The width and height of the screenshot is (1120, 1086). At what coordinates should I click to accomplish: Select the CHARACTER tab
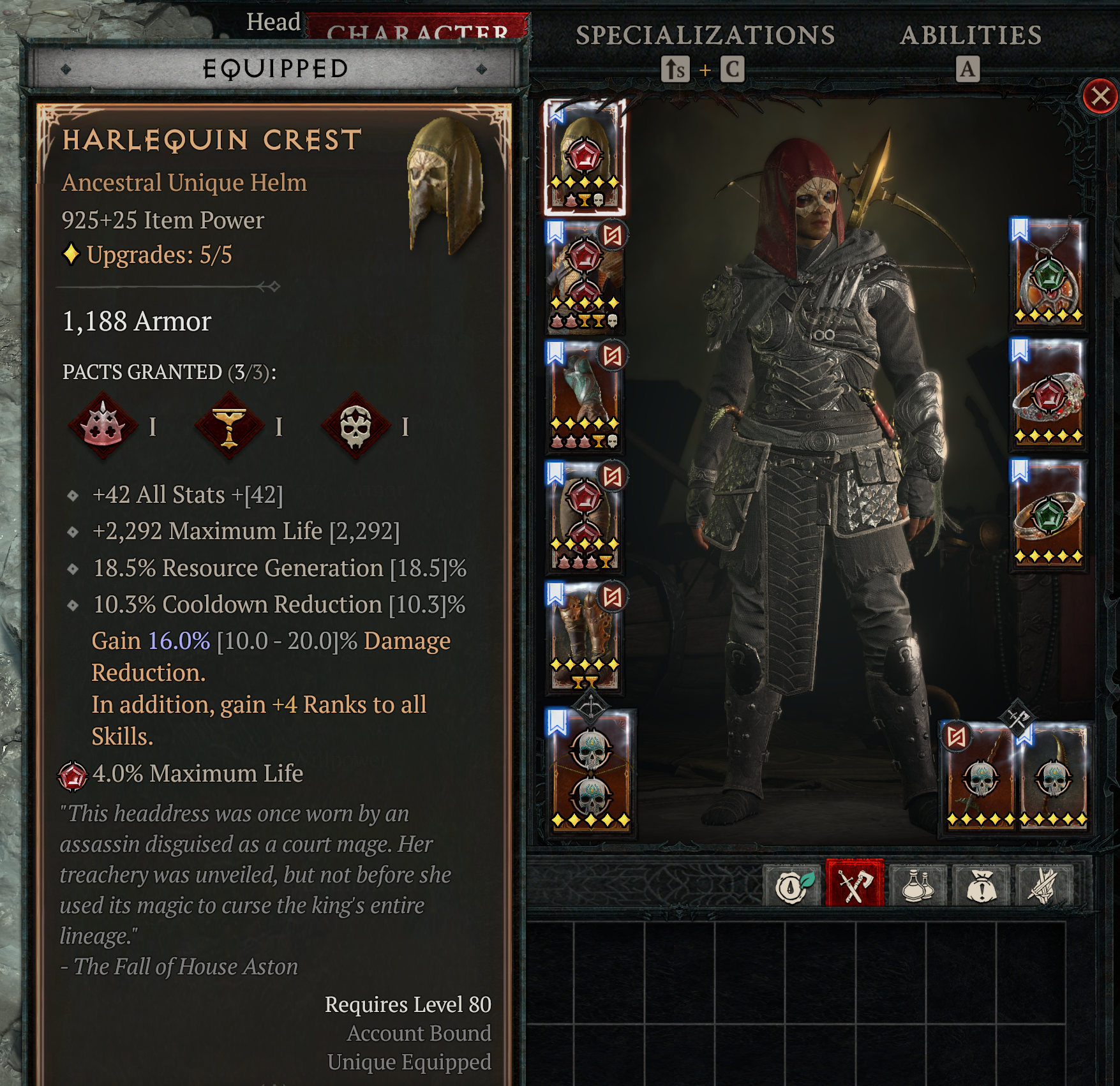tap(418, 33)
